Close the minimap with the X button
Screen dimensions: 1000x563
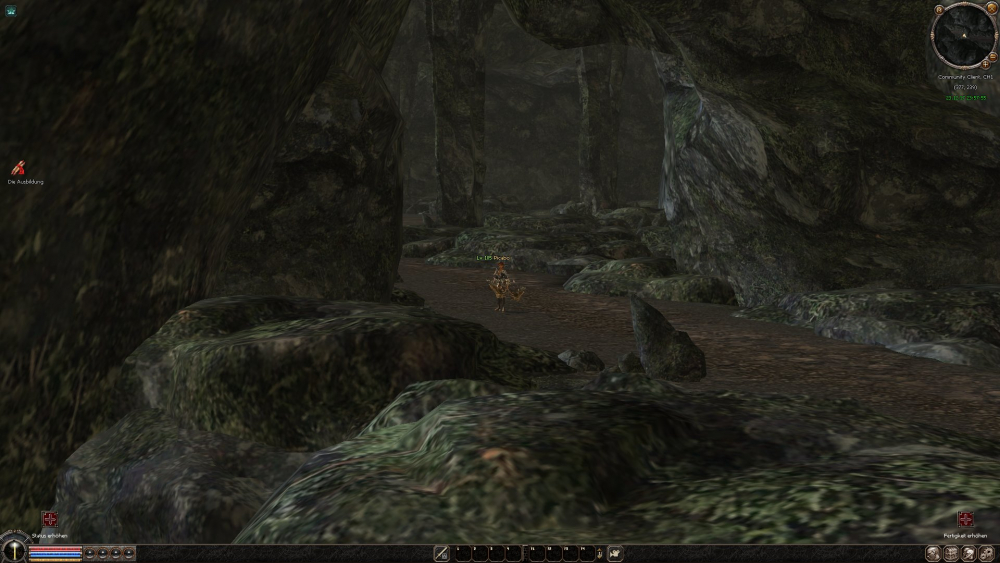993,9
